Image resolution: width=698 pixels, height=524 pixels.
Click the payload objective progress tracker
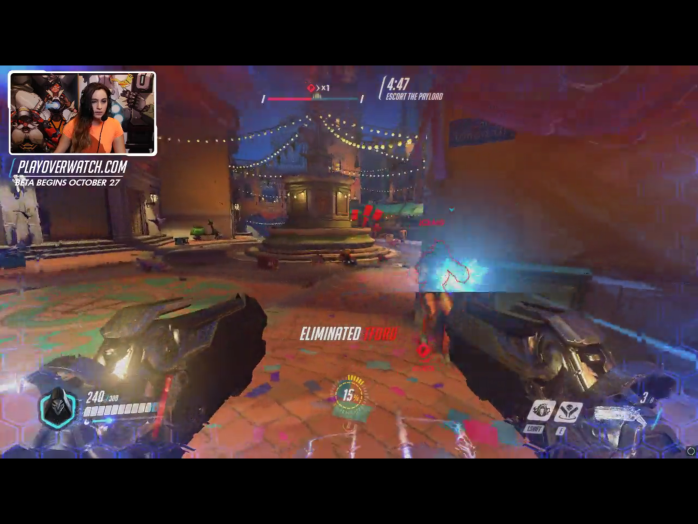pyautogui.click(x=314, y=97)
